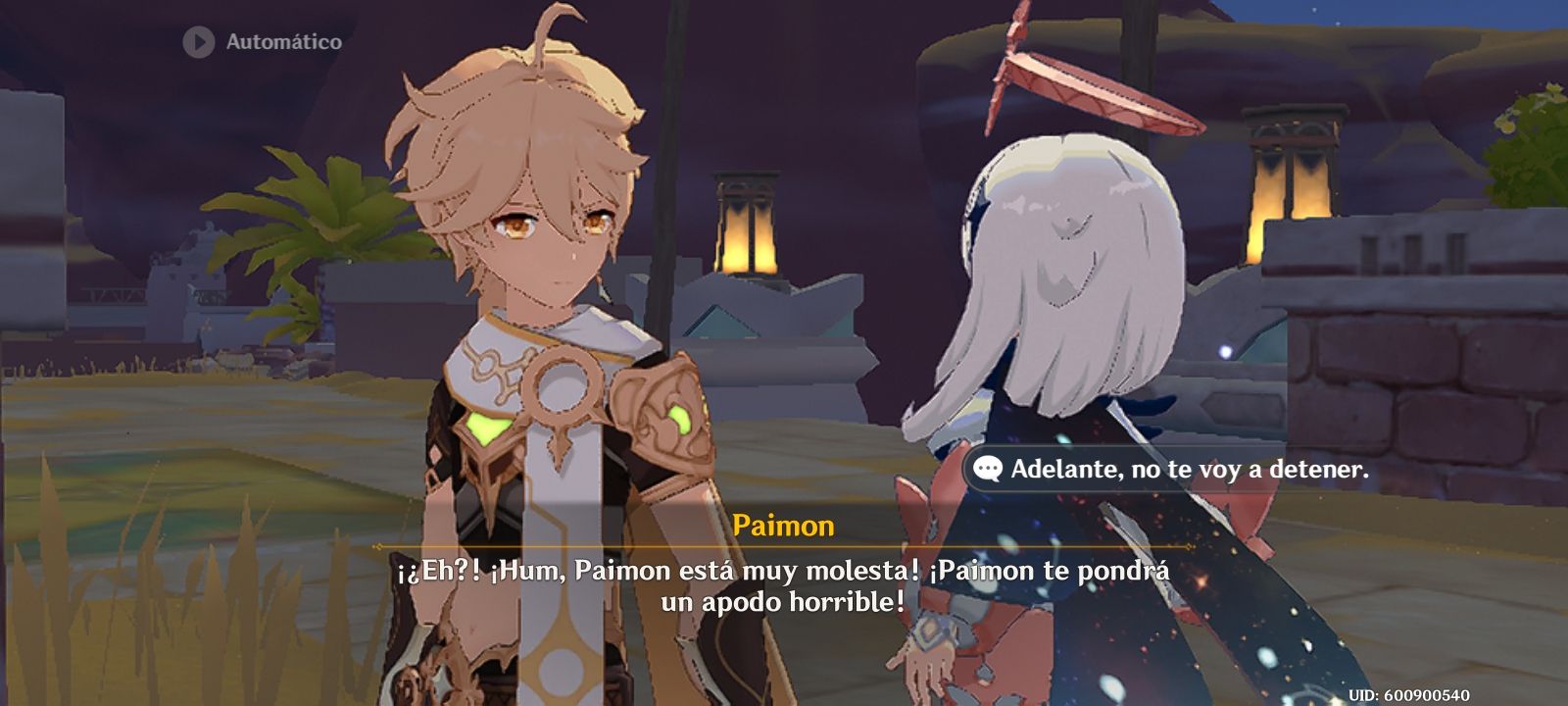Expand the dialogue history by clicking Paimon's name
This screenshot has height=706, width=1568.
click(x=784, y=526)
